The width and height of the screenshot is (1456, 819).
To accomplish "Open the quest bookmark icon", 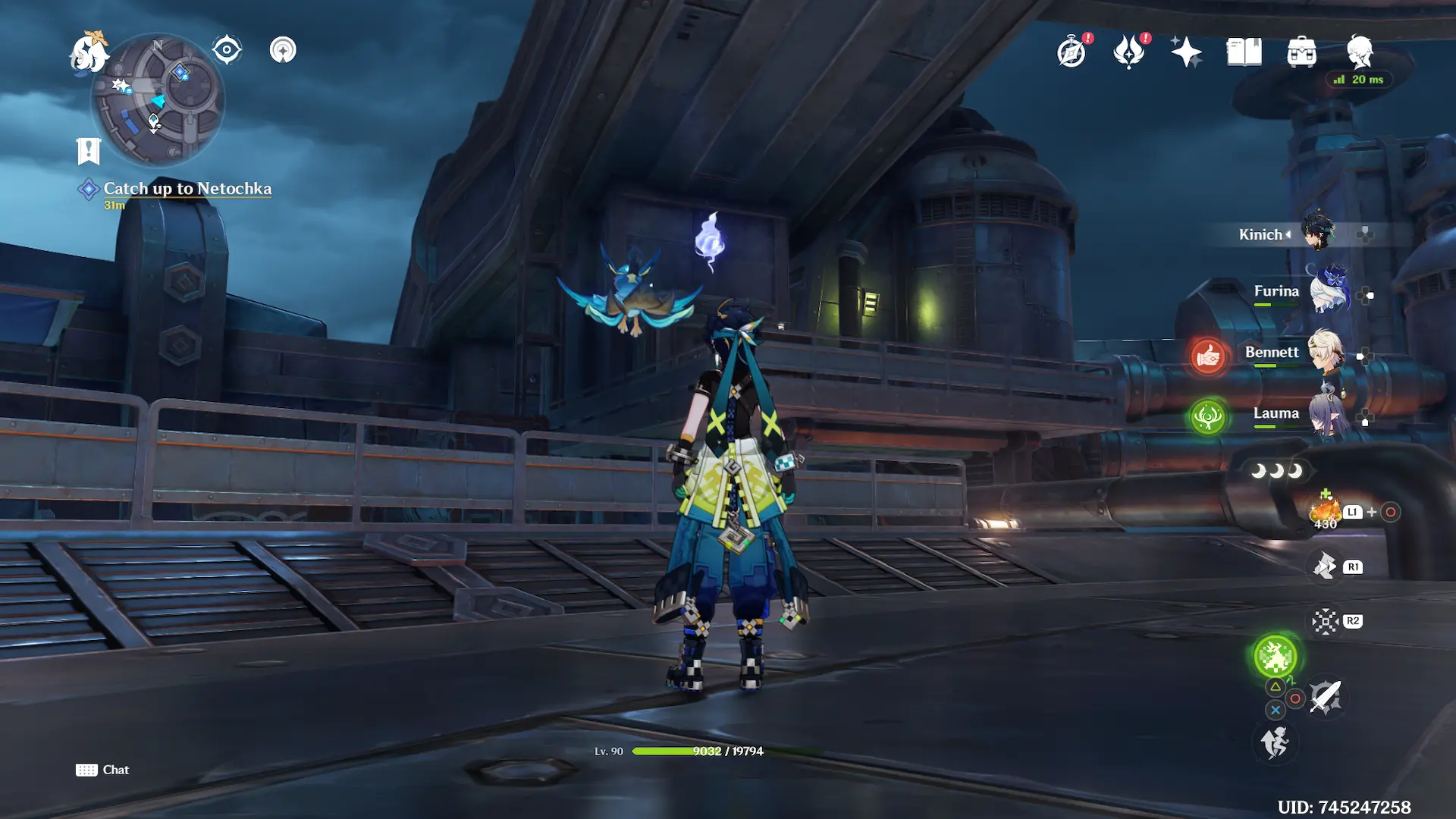I will (89, 151).
